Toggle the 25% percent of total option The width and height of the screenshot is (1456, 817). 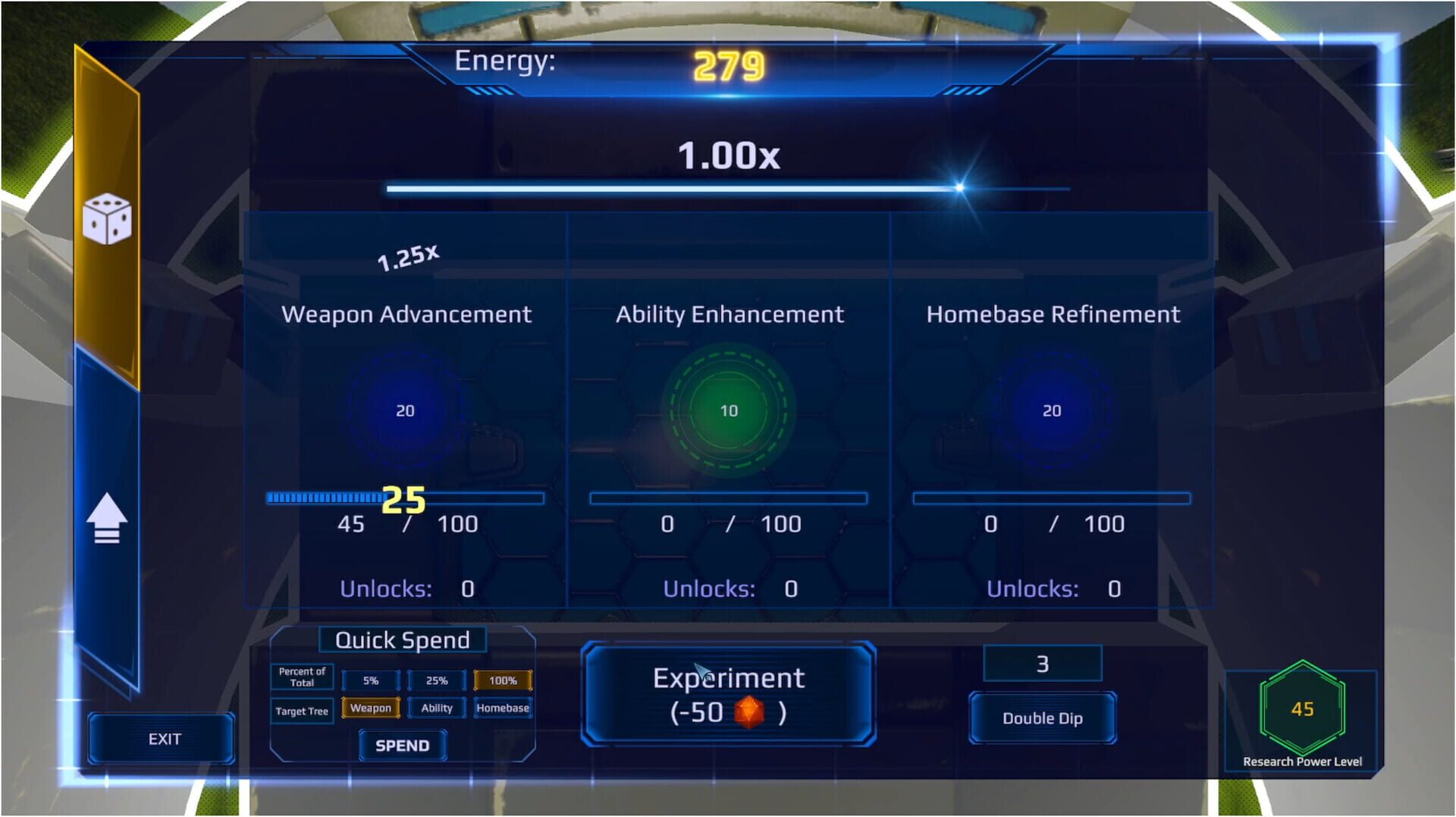coord(437,680)
